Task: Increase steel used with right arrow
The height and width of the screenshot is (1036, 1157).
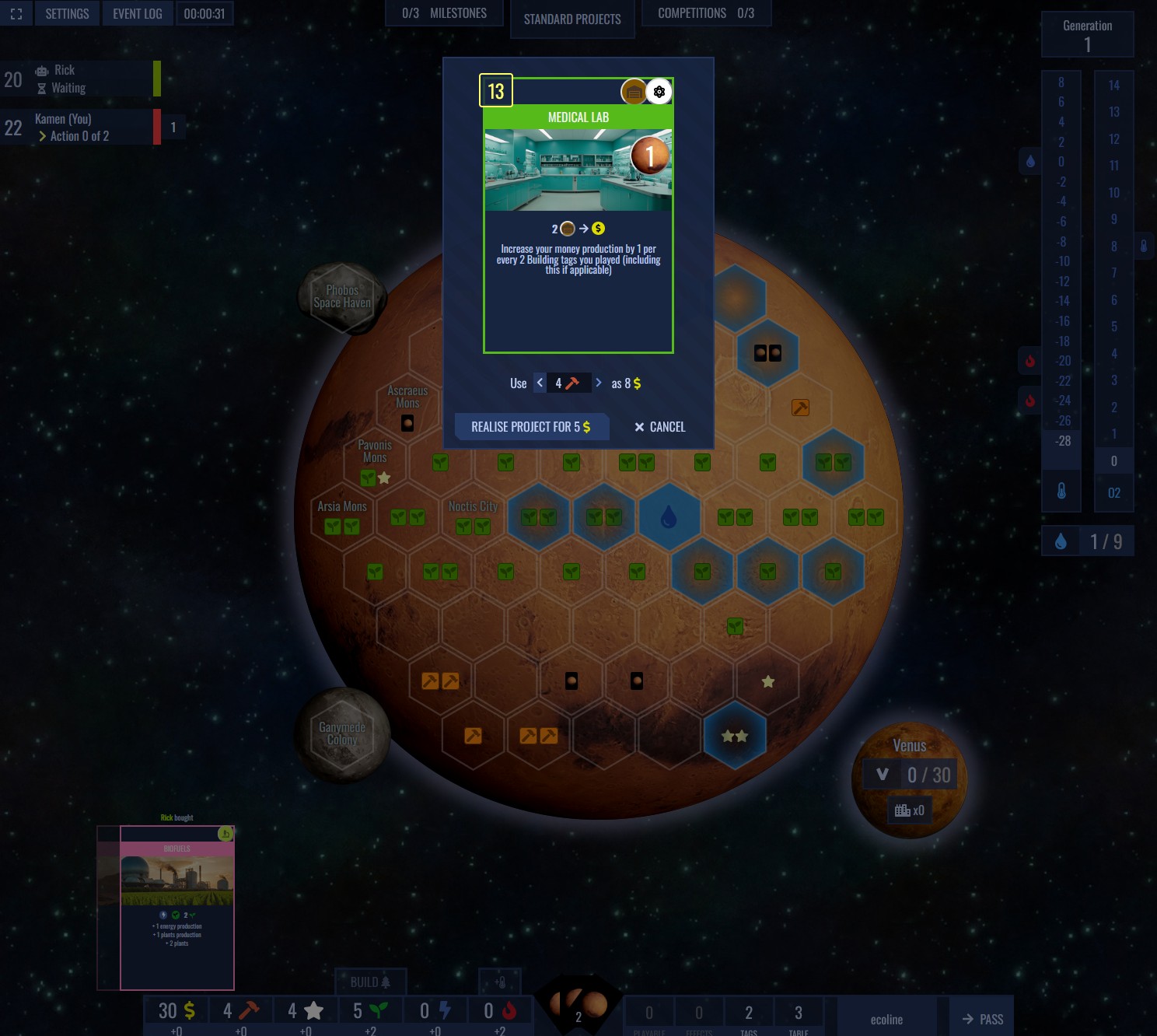Action: 598,383
